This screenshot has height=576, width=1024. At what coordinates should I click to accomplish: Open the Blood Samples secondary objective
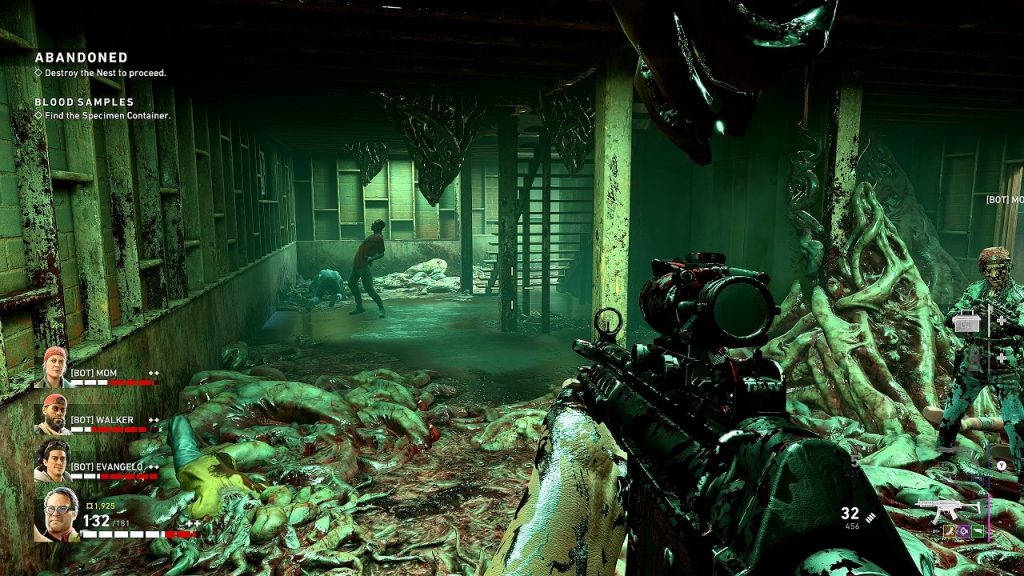[84, 102]
